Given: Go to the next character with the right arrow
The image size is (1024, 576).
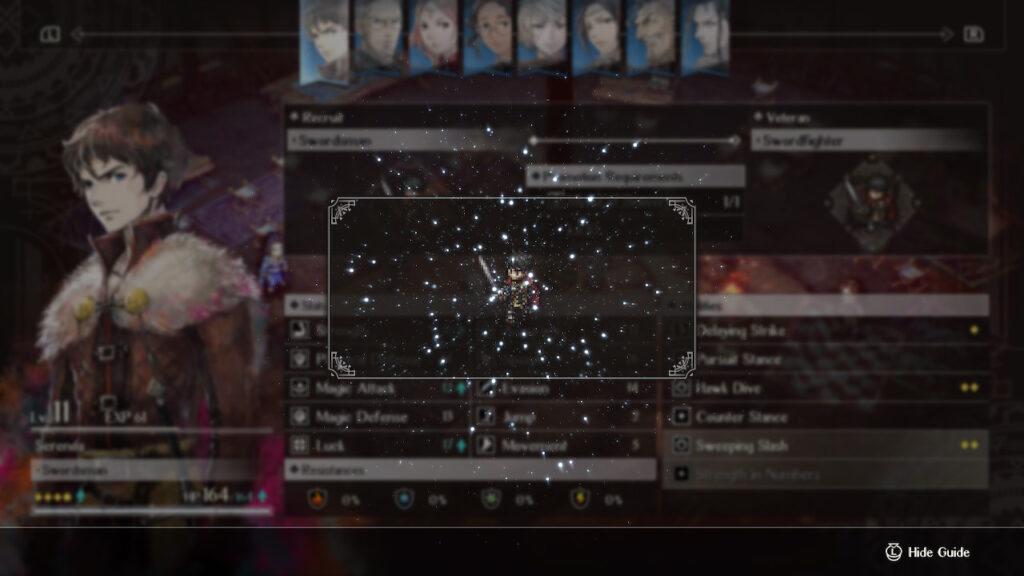Looking at the screenshot, I should pos(973,35).
